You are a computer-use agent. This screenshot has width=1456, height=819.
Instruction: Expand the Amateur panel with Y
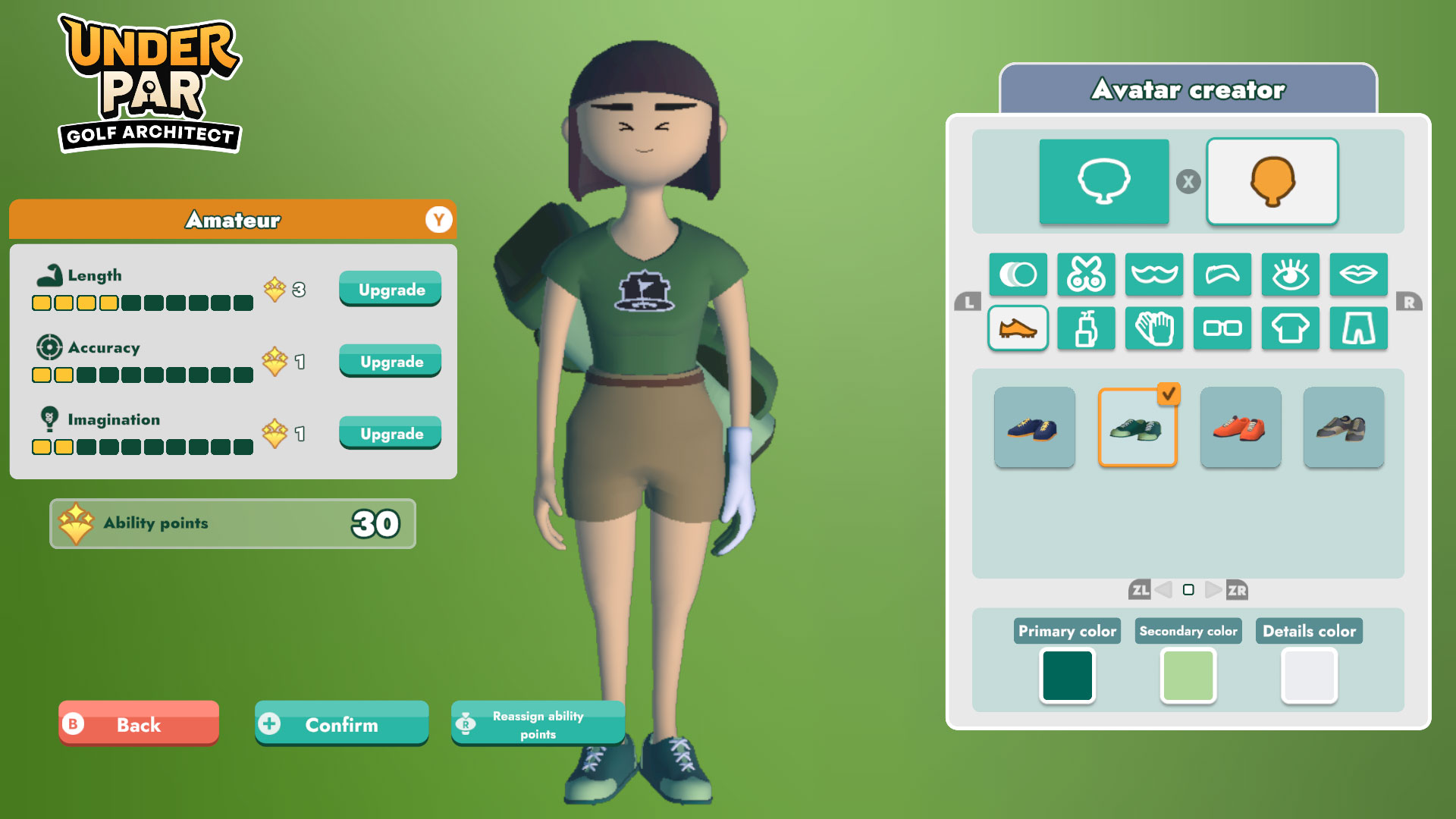coord(438,221)
